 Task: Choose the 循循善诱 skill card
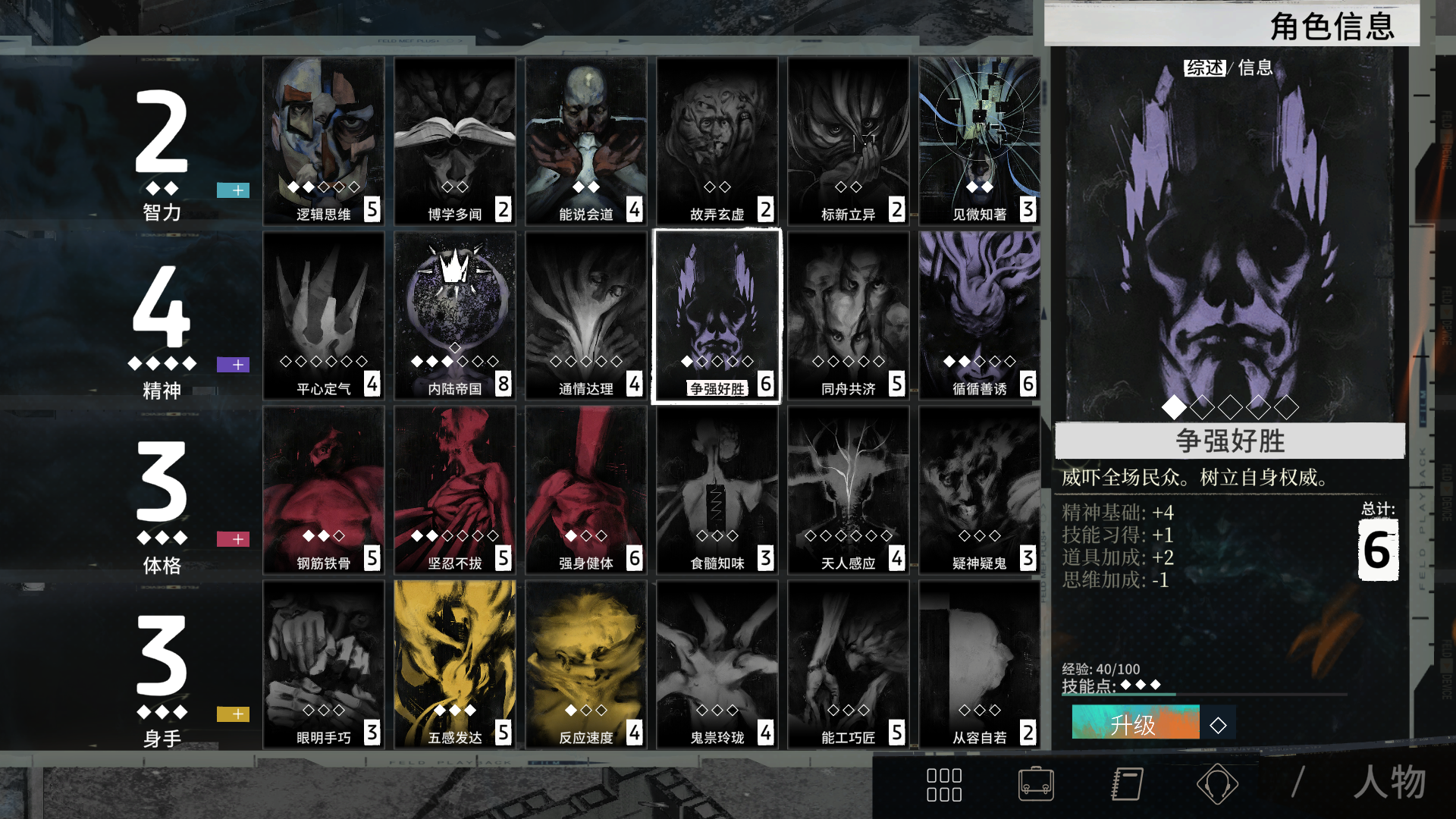pos(979,315)
